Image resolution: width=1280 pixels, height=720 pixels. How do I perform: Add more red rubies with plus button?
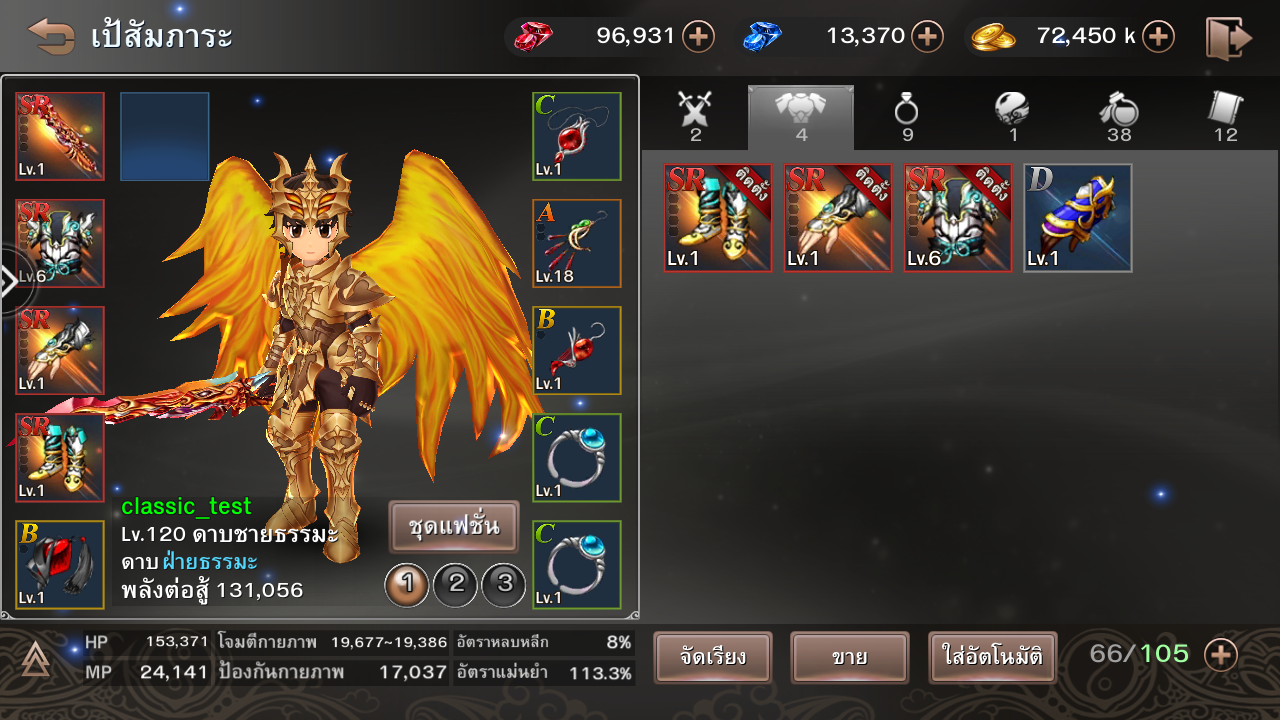(x=698, y=37)
